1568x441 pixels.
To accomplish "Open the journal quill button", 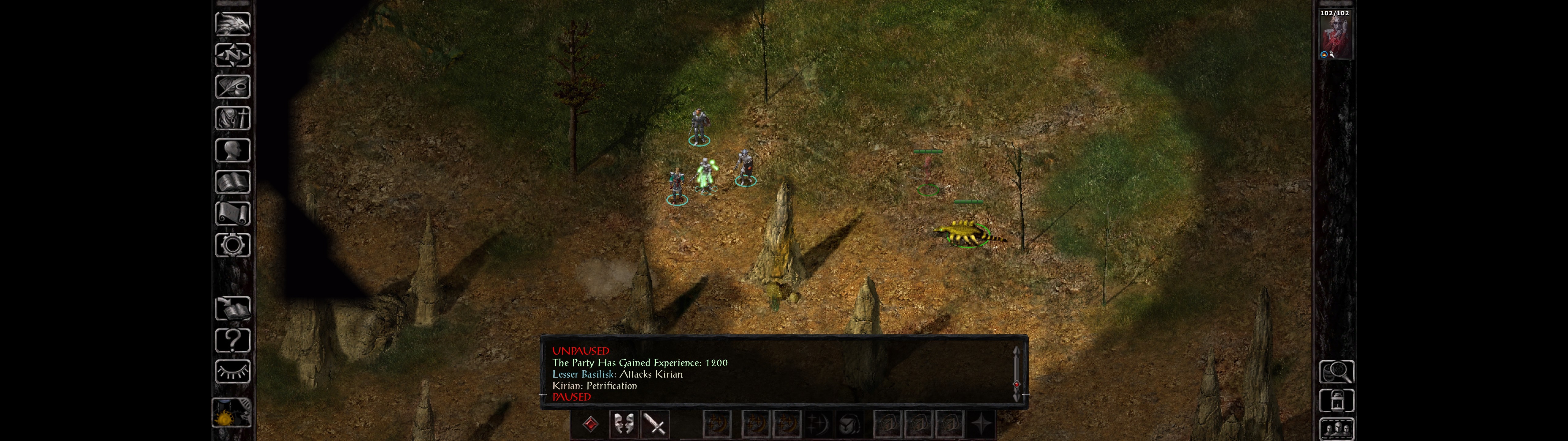I will tap(232, 86).
